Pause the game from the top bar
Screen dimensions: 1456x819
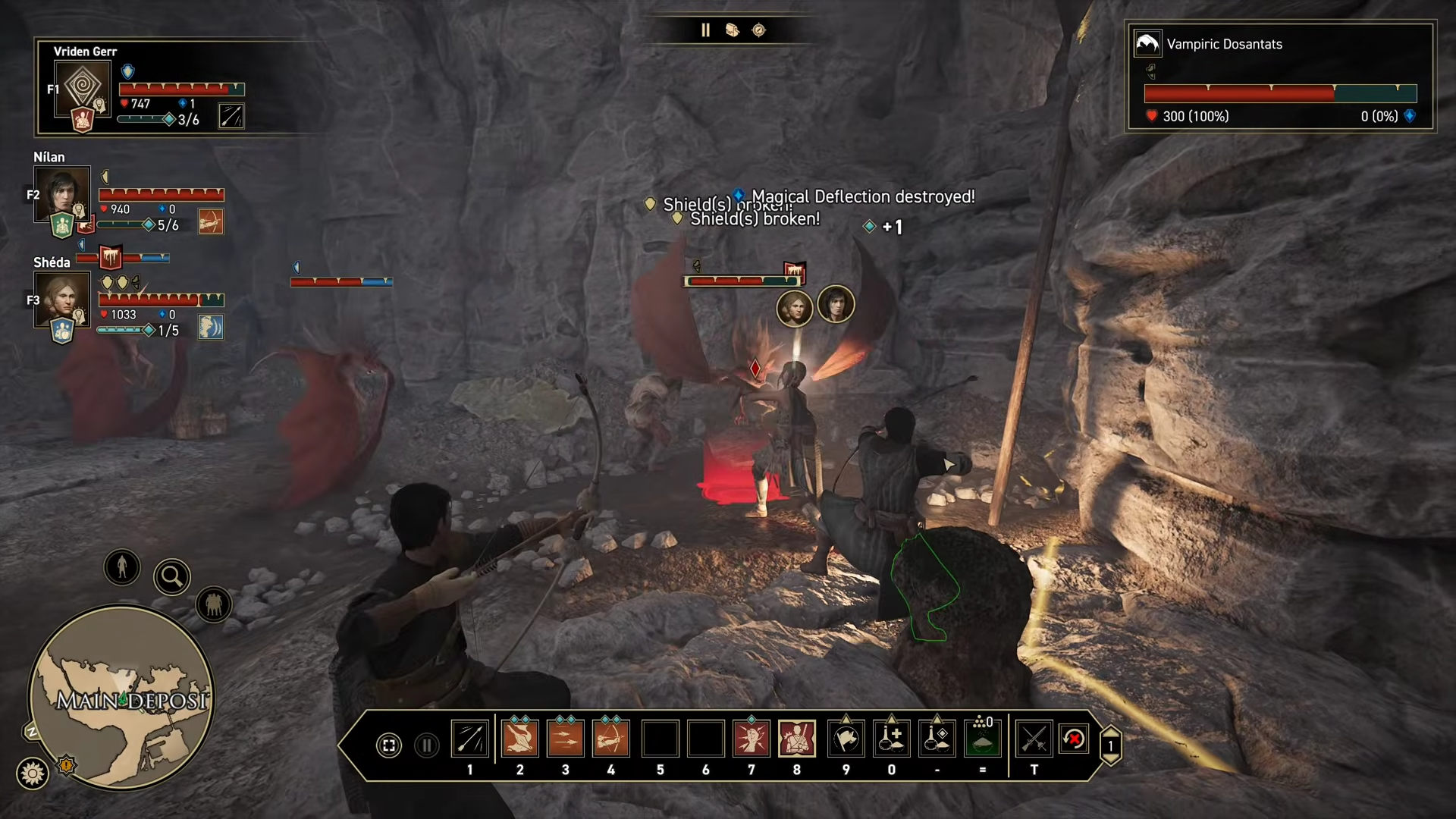point(705,30)
